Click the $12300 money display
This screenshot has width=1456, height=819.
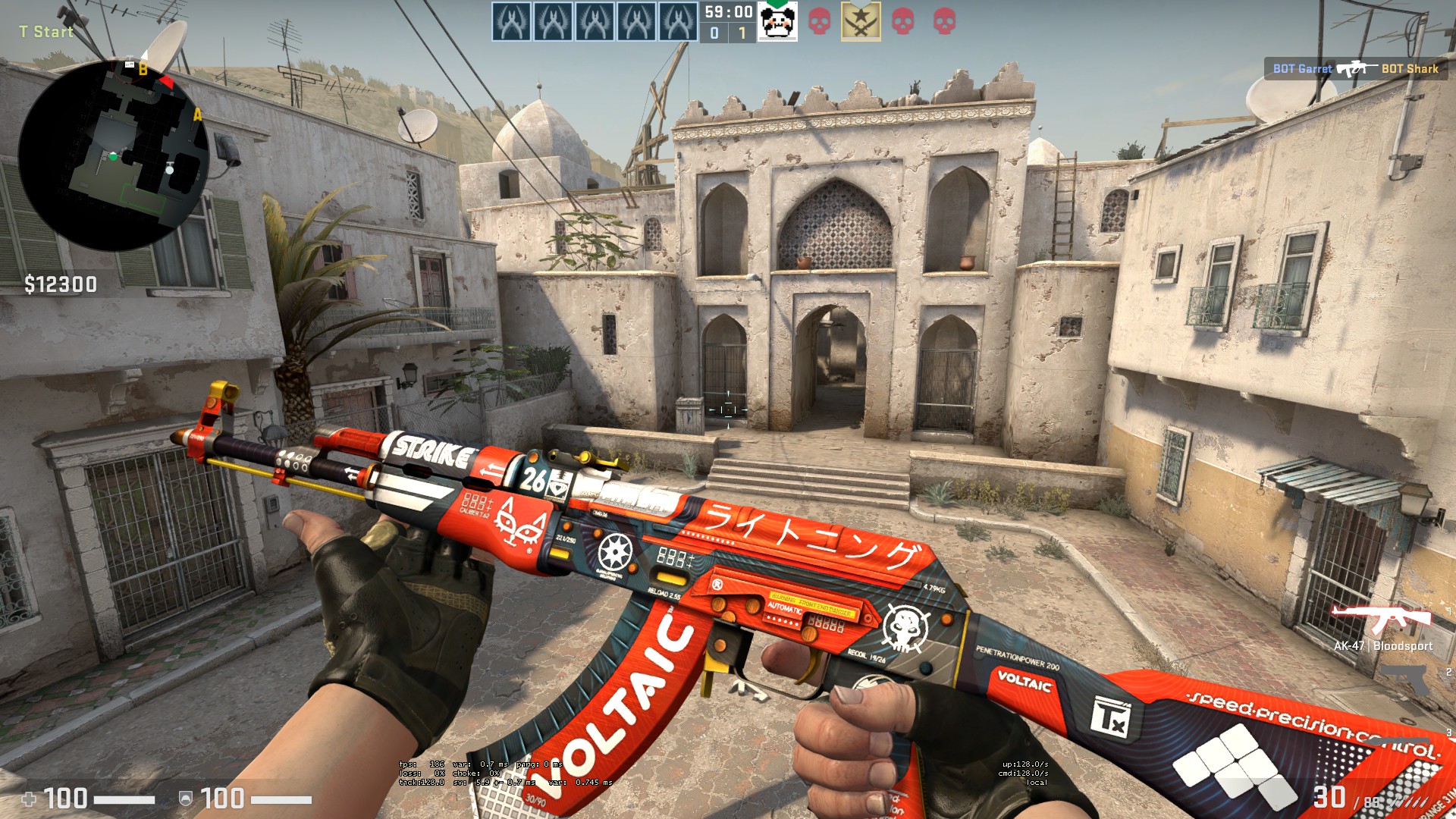tap(61, 285)
